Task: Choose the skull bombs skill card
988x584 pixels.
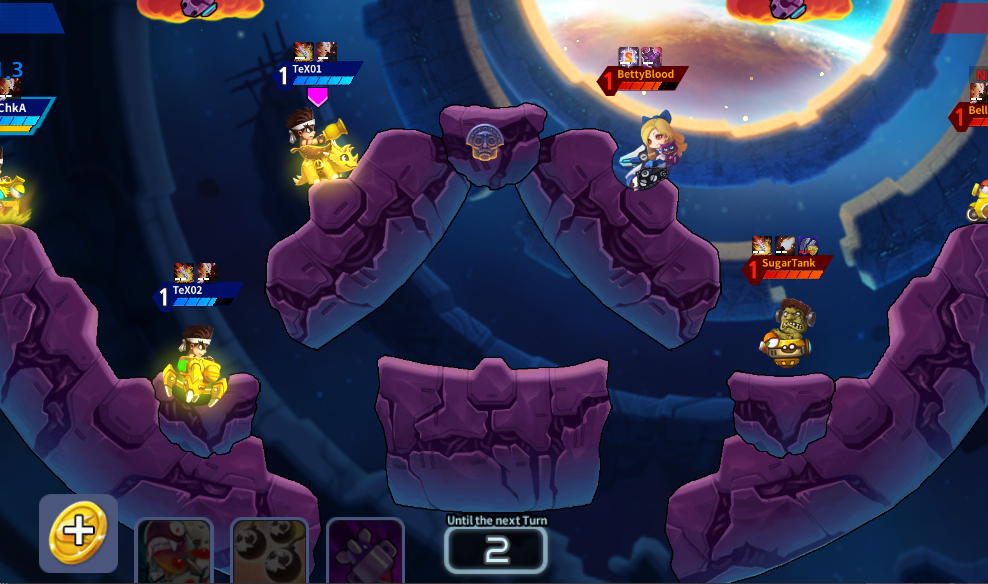Action: (x=270, y=552)
